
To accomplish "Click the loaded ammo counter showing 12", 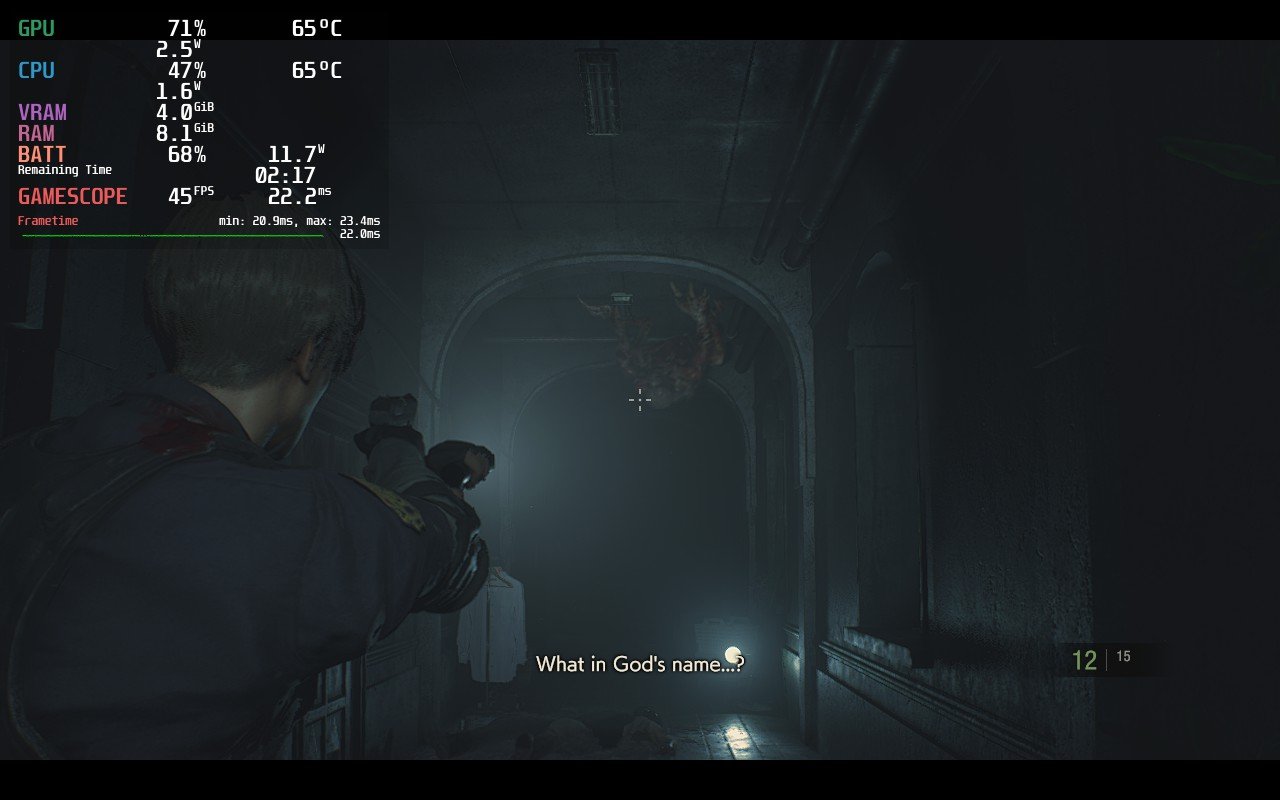I will [1086, 660].
